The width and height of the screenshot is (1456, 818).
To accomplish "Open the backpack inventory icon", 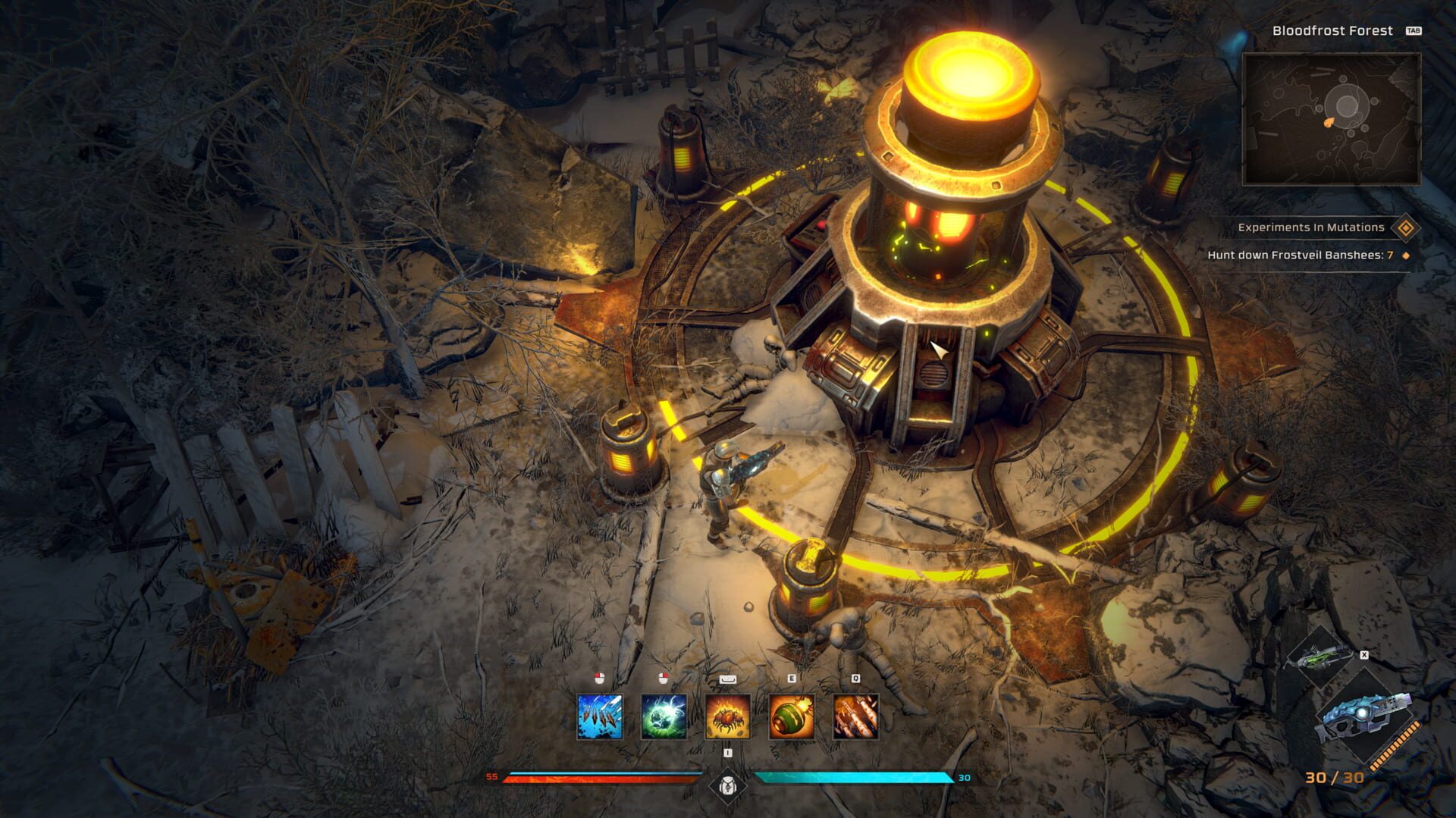I will pos(728,785).
